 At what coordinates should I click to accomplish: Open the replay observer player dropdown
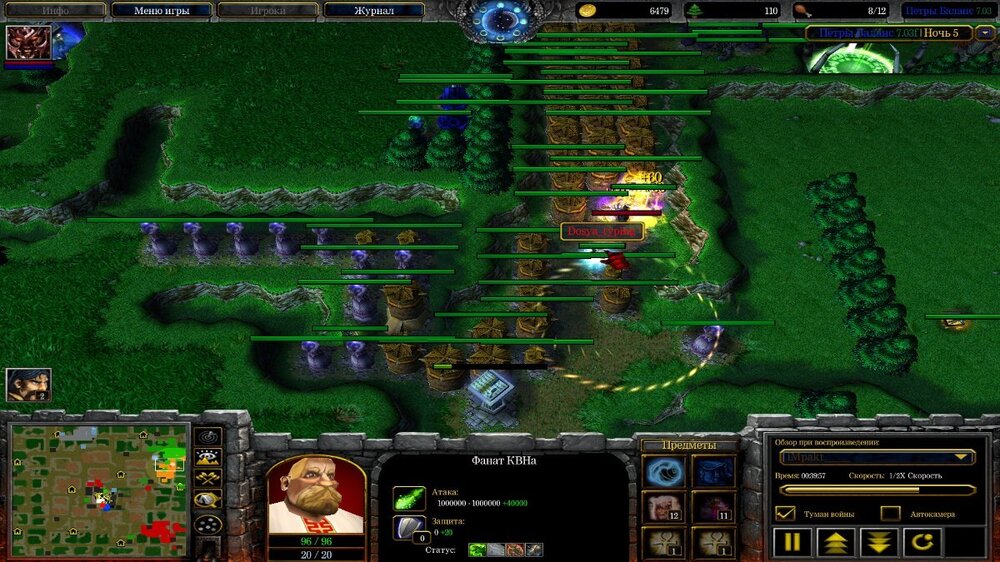coord(877,457)
